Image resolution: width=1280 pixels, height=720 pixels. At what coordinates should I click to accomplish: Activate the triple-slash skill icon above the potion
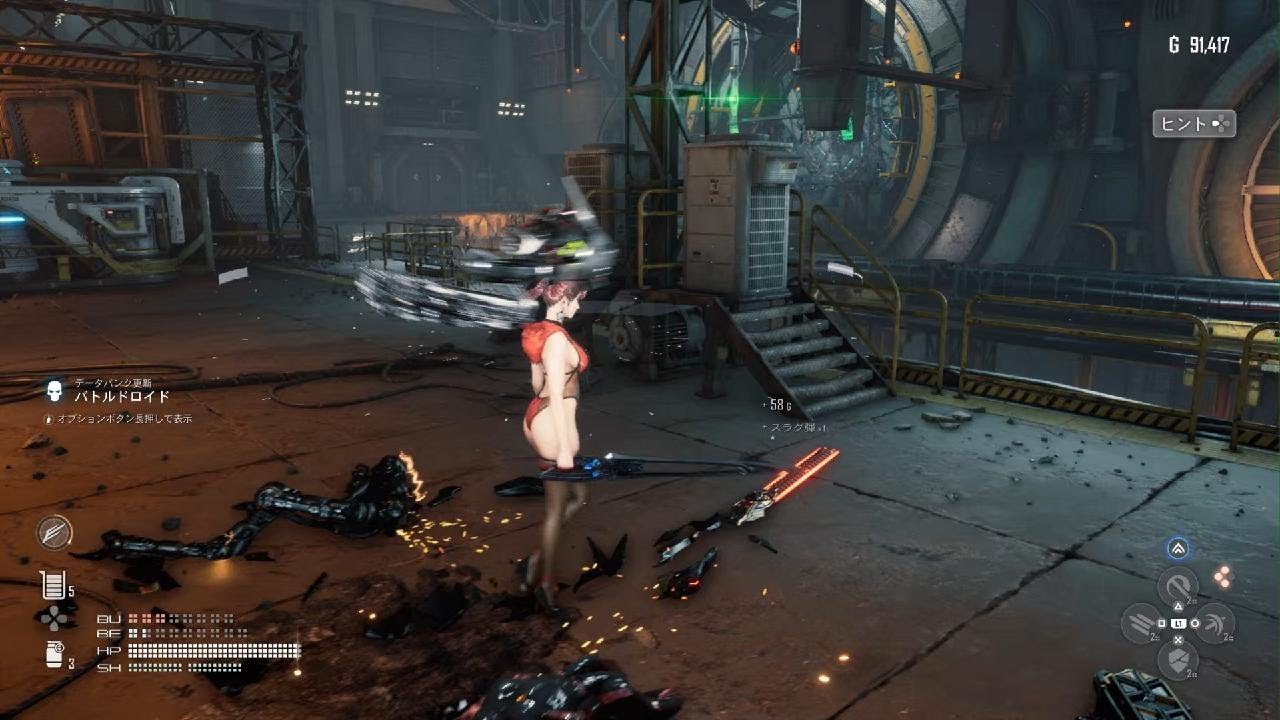[x=55, y=532]
